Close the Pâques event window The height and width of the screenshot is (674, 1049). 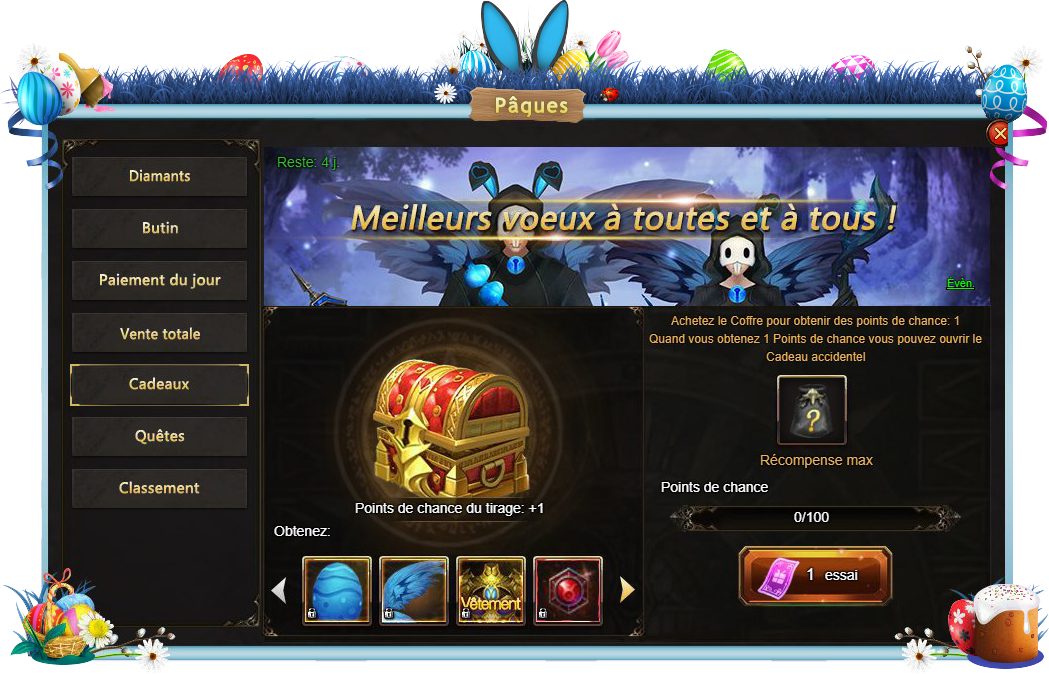click(x=998, y=134)
